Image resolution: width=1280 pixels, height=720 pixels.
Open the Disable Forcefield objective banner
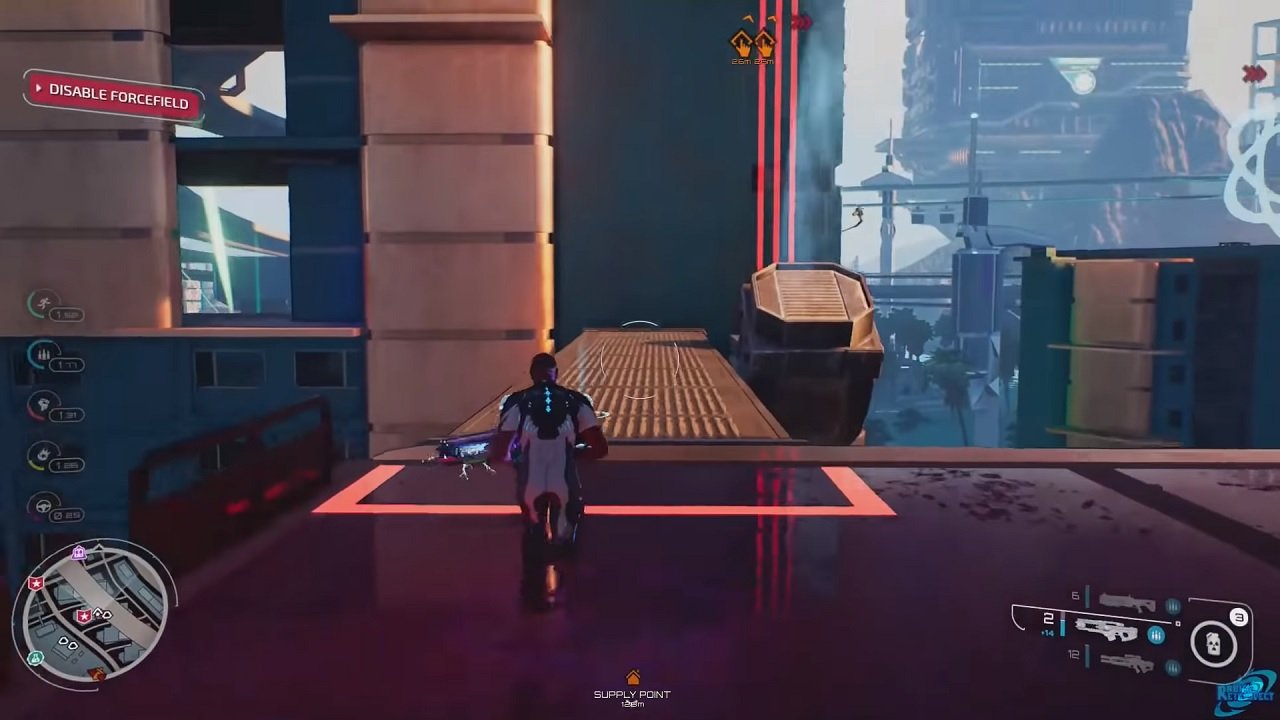tap(113, 93)
